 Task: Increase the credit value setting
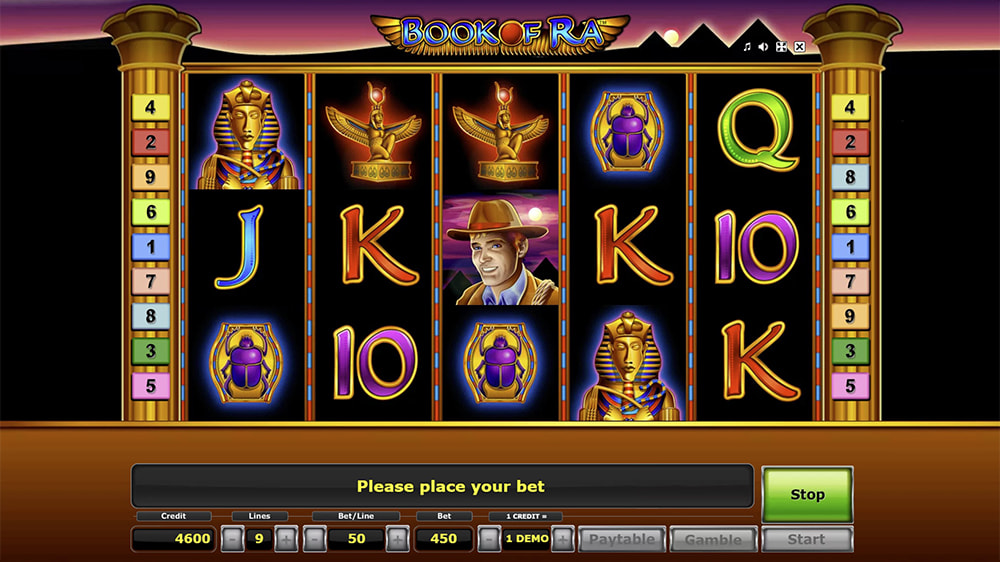(x=562, y=539)
